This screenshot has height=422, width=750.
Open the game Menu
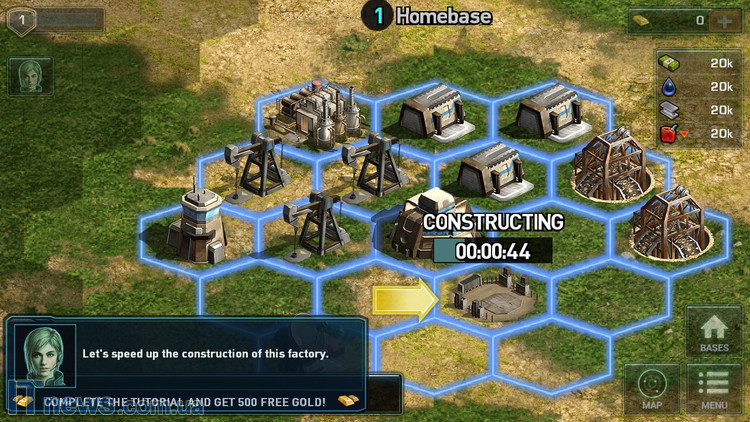[x=714, y=389]
